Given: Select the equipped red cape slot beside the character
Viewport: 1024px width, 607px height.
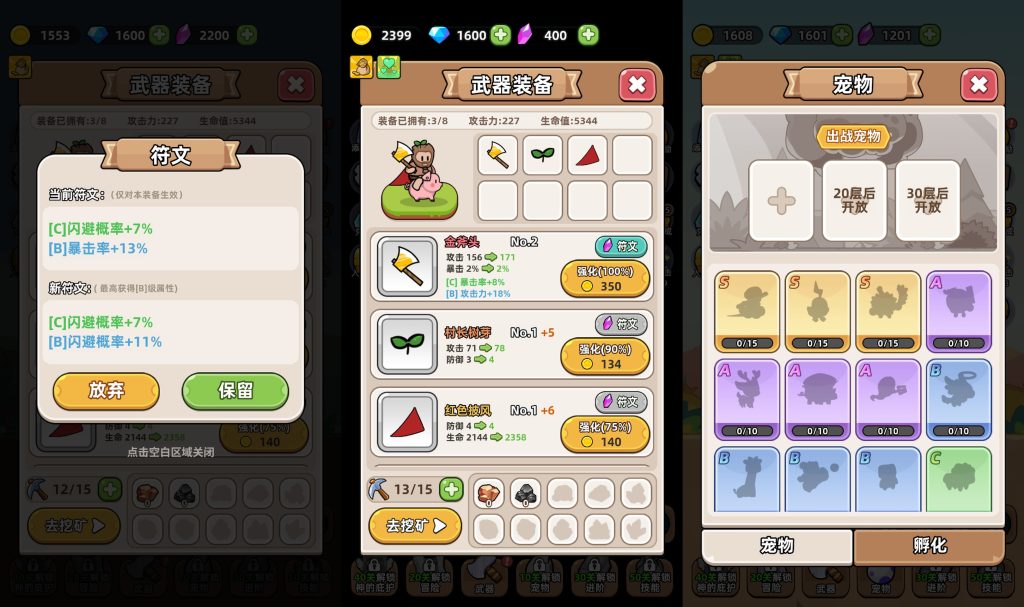Looking at the screenshot, I should [587, 155].
